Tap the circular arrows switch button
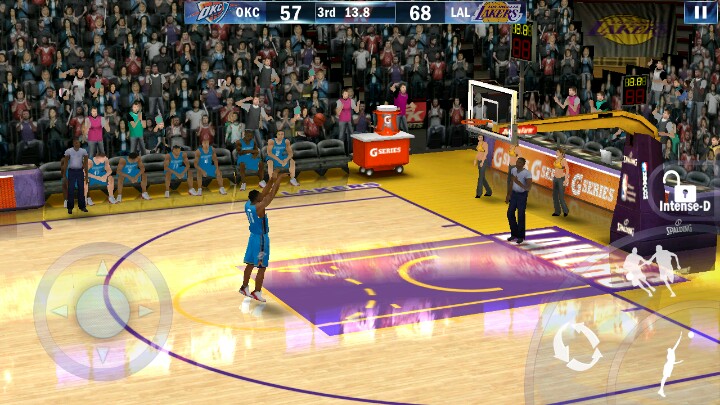 pos(577,346)
